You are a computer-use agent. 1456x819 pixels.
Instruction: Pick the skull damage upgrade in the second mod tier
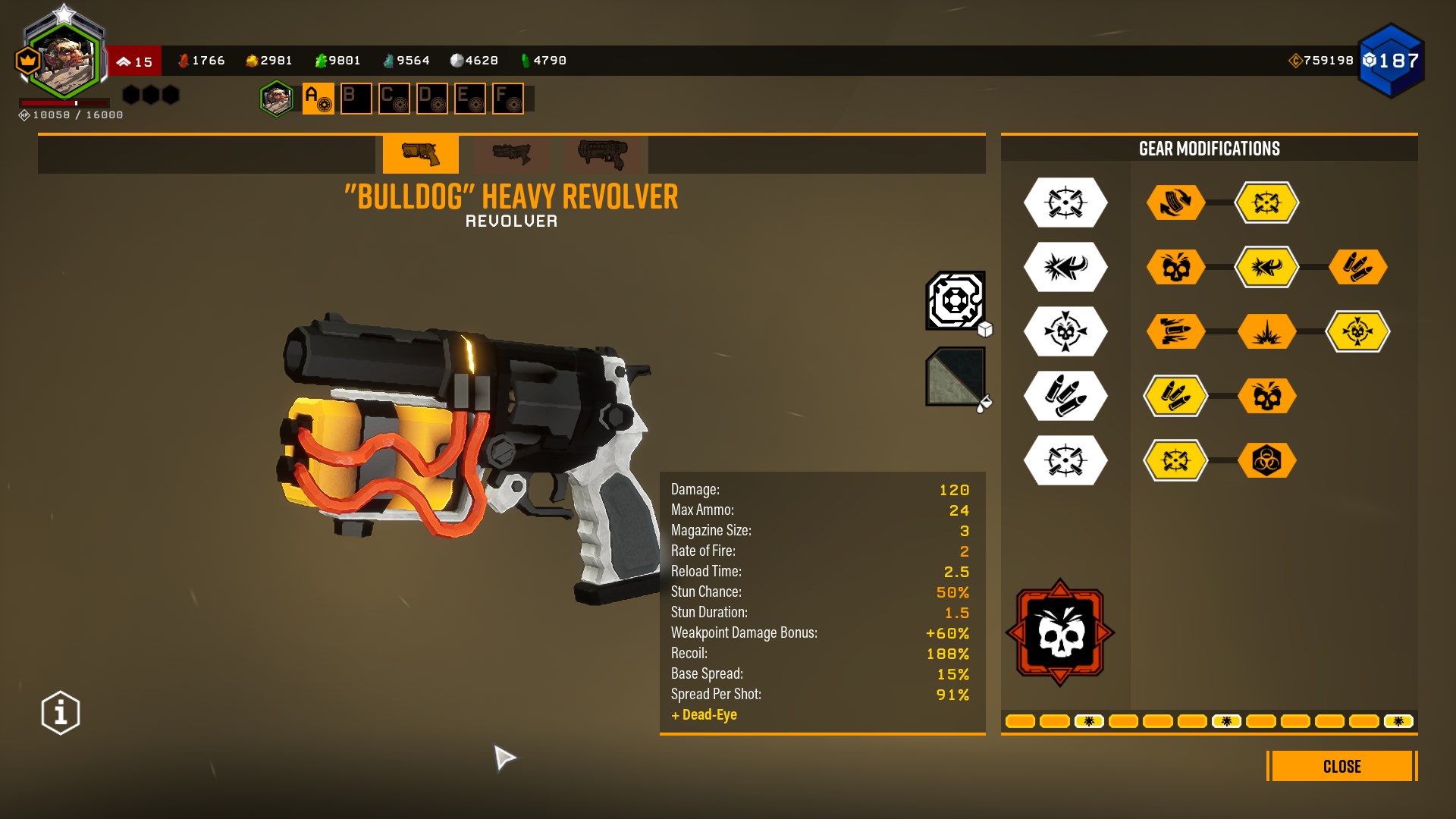[x=1175, y=267]
